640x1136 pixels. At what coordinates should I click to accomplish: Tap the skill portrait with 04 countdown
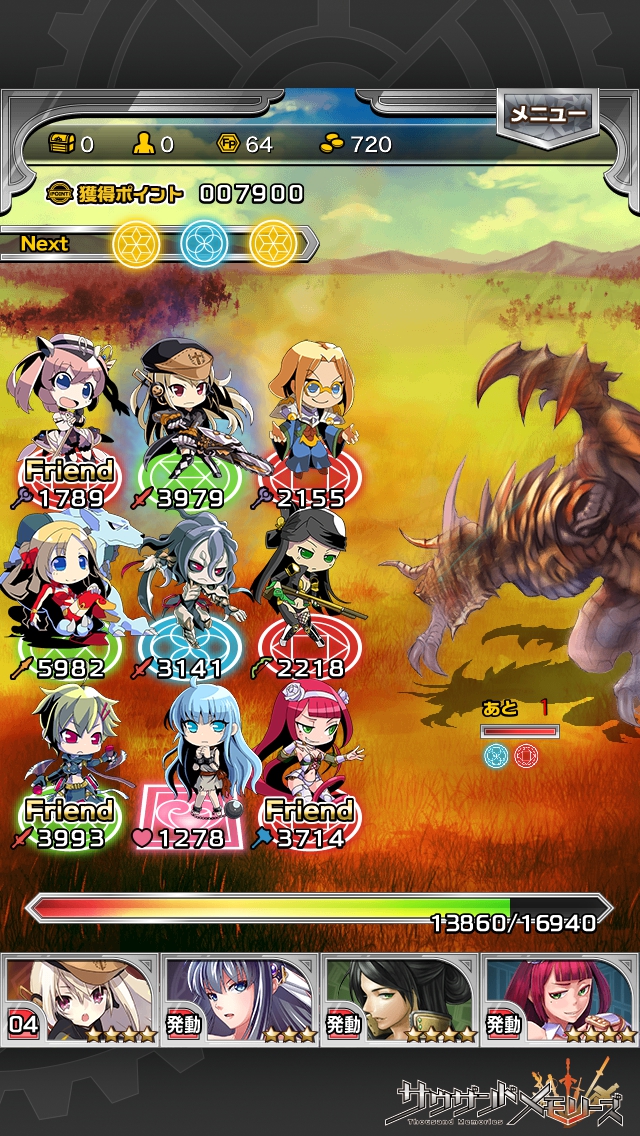(x=80, y=998)
